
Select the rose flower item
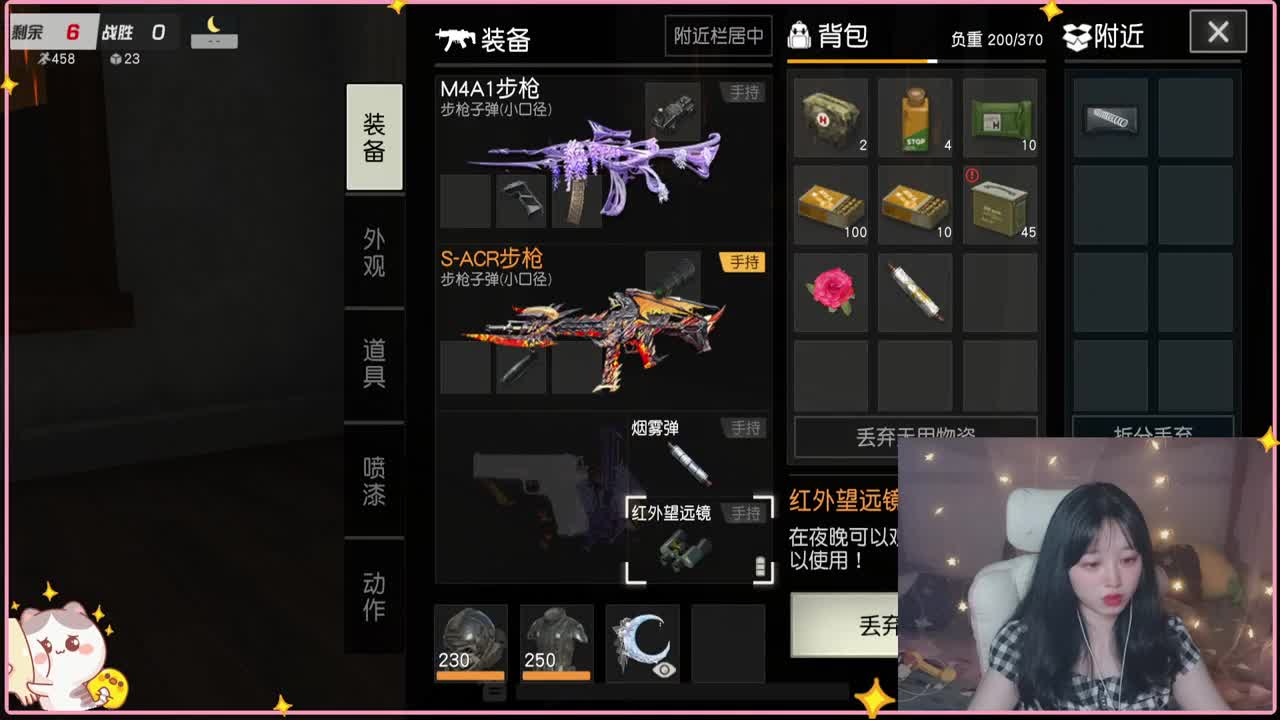(x=830, y=290)
